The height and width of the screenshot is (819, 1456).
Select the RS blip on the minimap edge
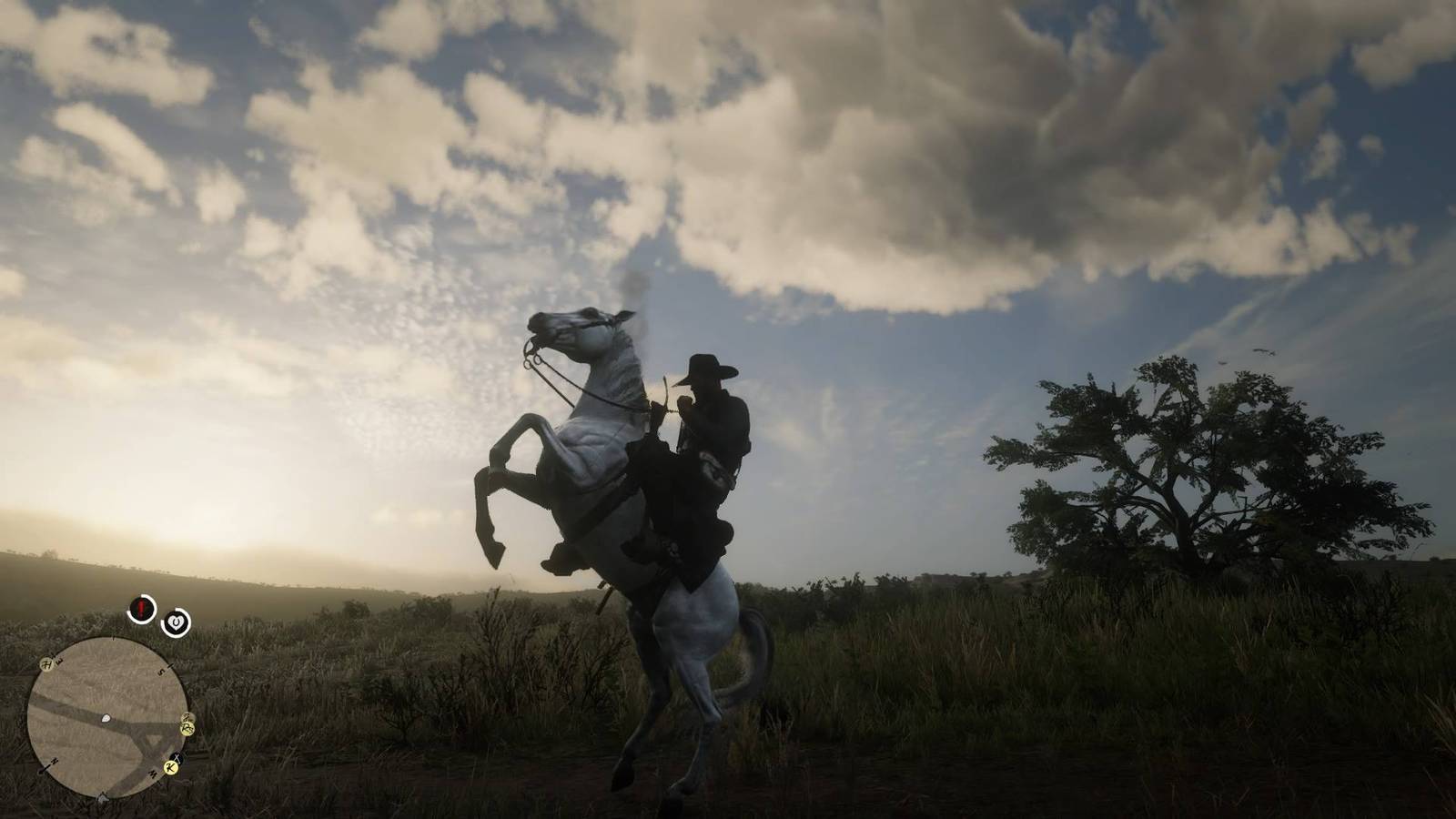tap(187, 728)
